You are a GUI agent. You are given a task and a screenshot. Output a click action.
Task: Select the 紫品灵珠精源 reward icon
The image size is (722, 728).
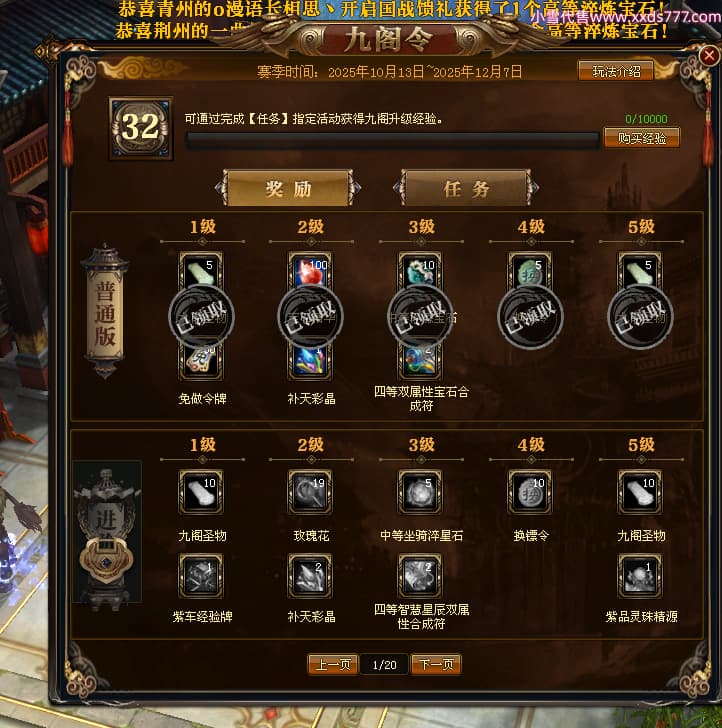[x=640, y=575]
